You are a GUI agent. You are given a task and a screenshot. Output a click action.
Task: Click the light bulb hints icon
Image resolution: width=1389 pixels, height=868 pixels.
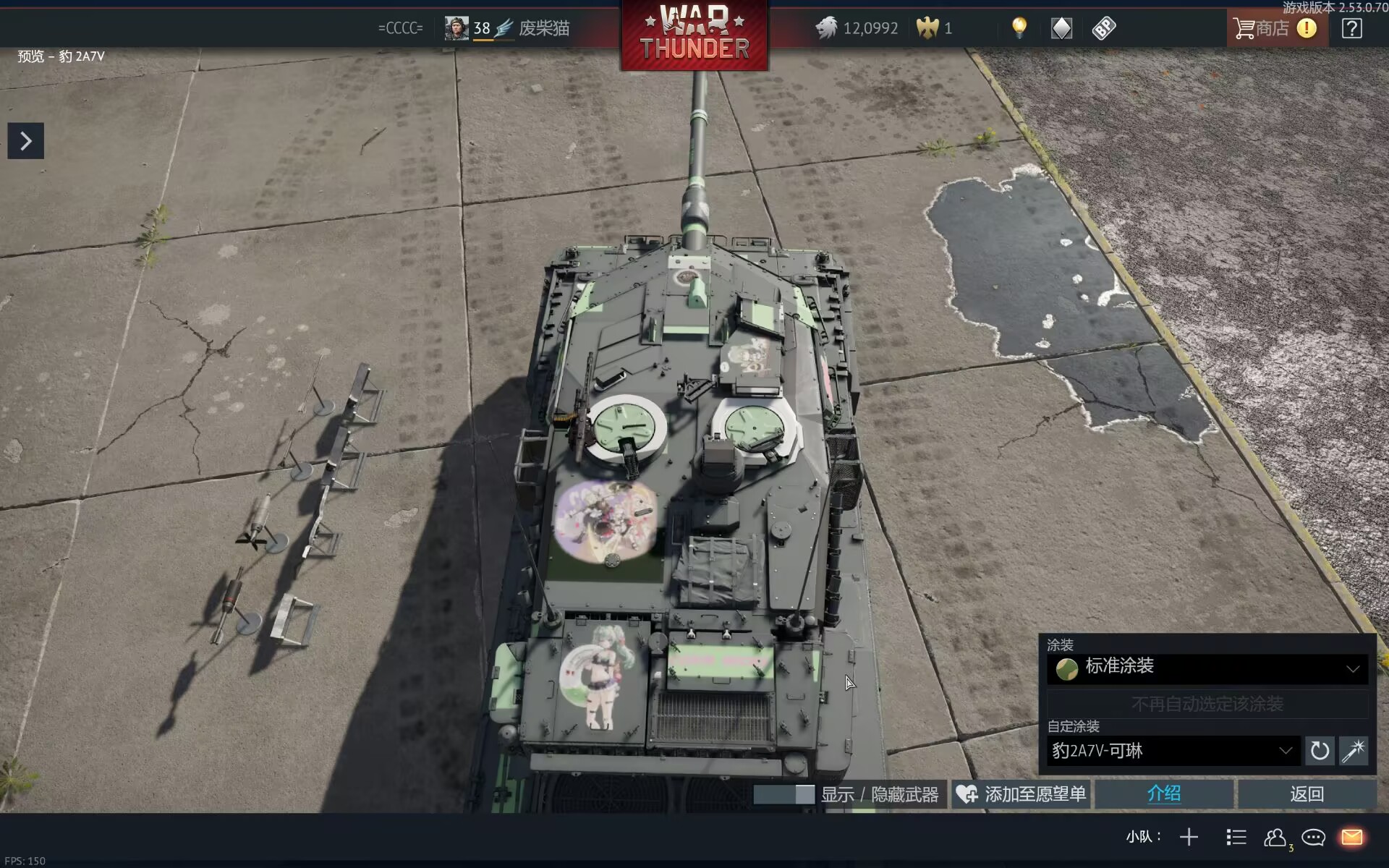(x=1019, y=28)
